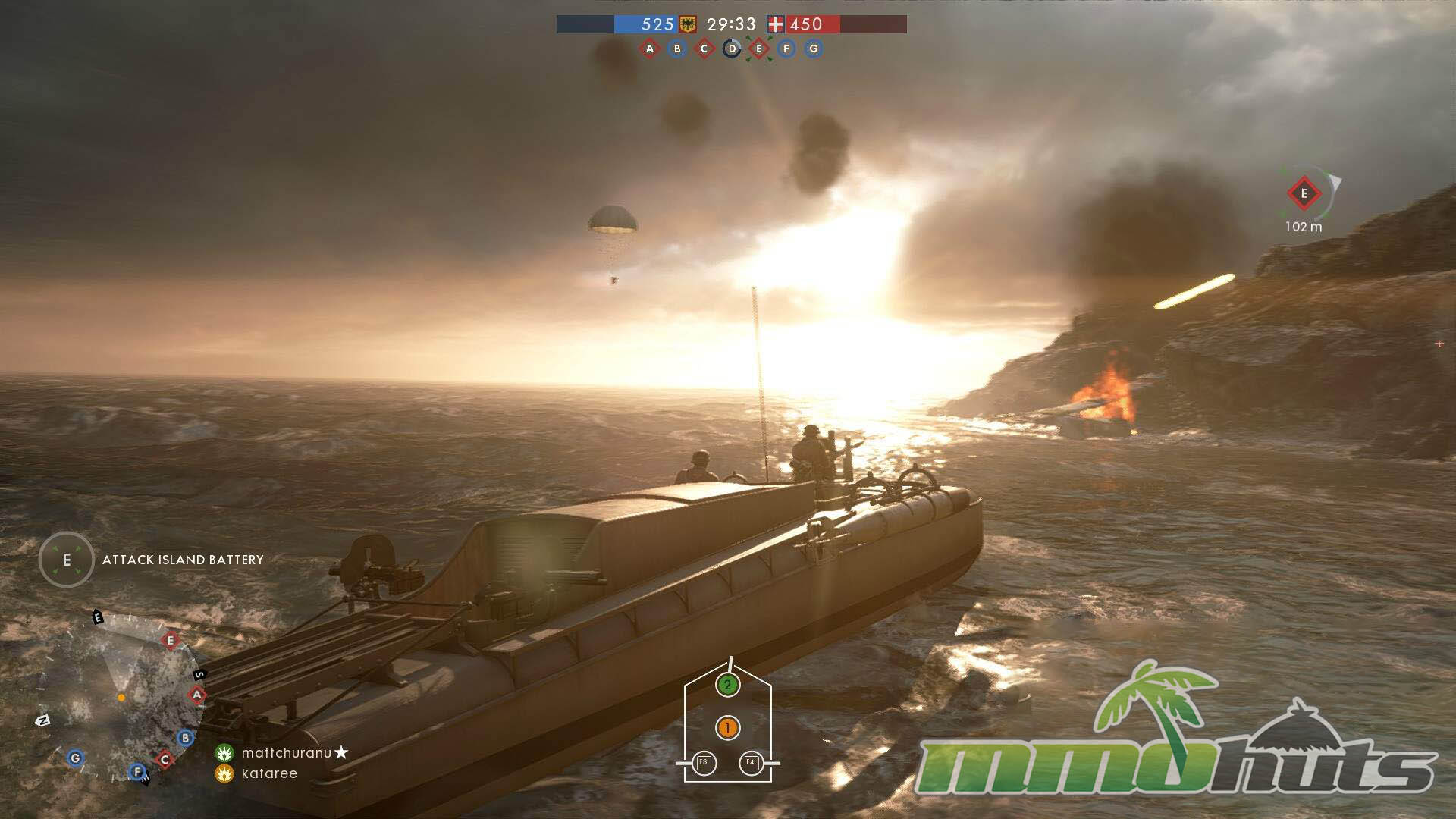Screen dimensions: 1456x819
Task: Click the G objective marker on minimap
Action: tap(75, 758)
